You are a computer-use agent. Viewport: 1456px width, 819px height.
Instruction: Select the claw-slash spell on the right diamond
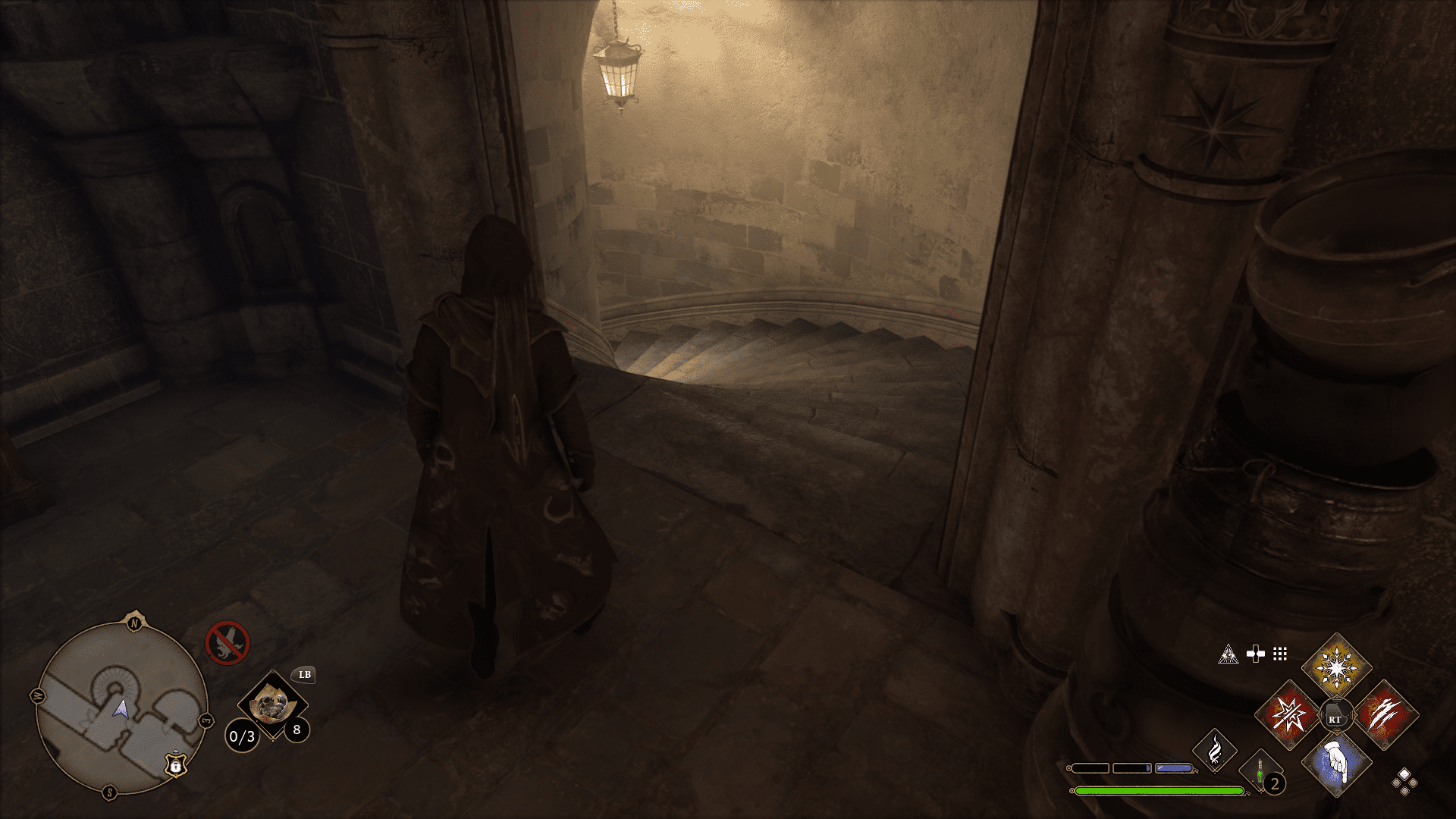tap(1386, 714)
